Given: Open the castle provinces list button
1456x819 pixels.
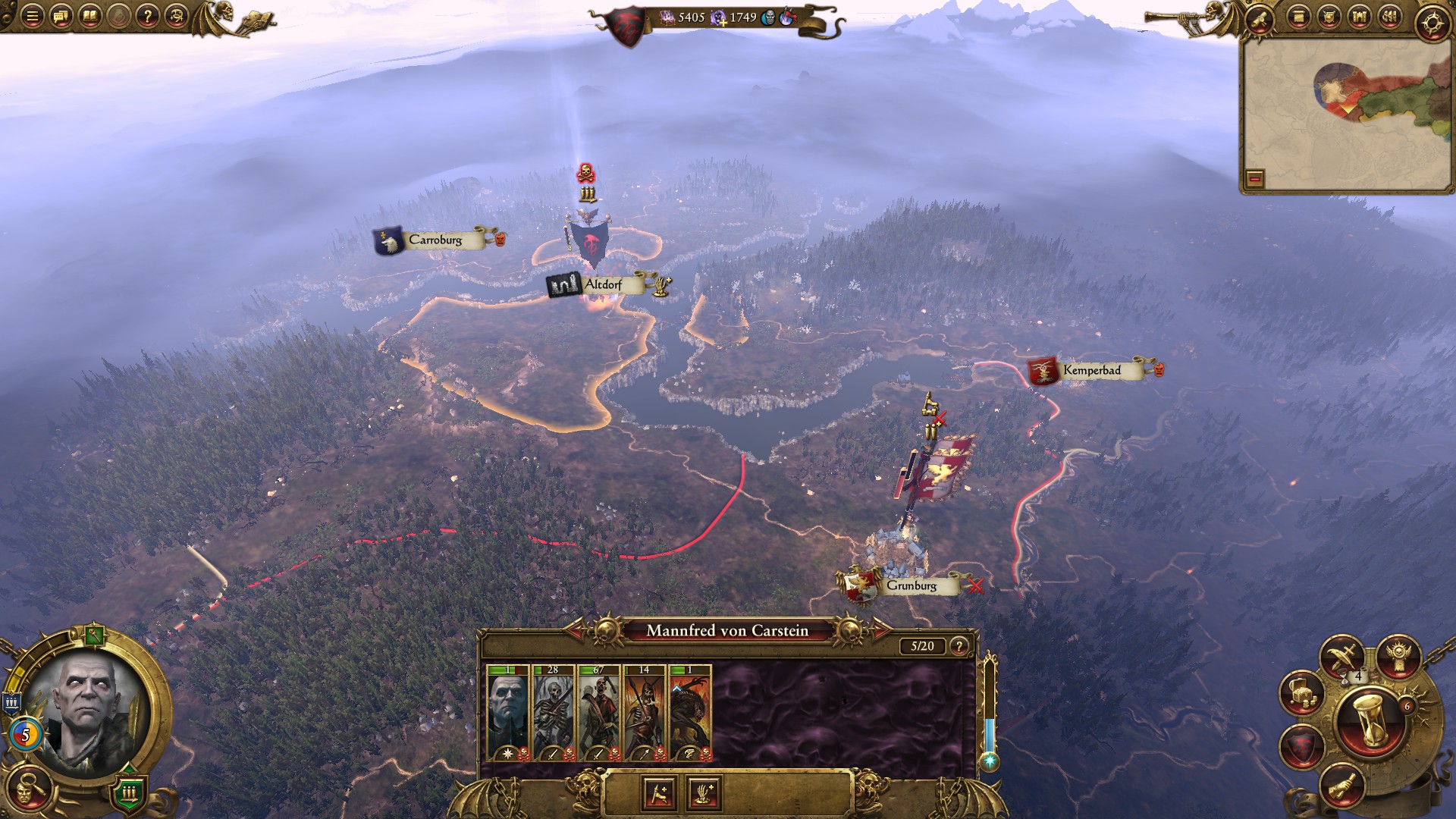Looking at the screenshot, I should pos(1359,17).
